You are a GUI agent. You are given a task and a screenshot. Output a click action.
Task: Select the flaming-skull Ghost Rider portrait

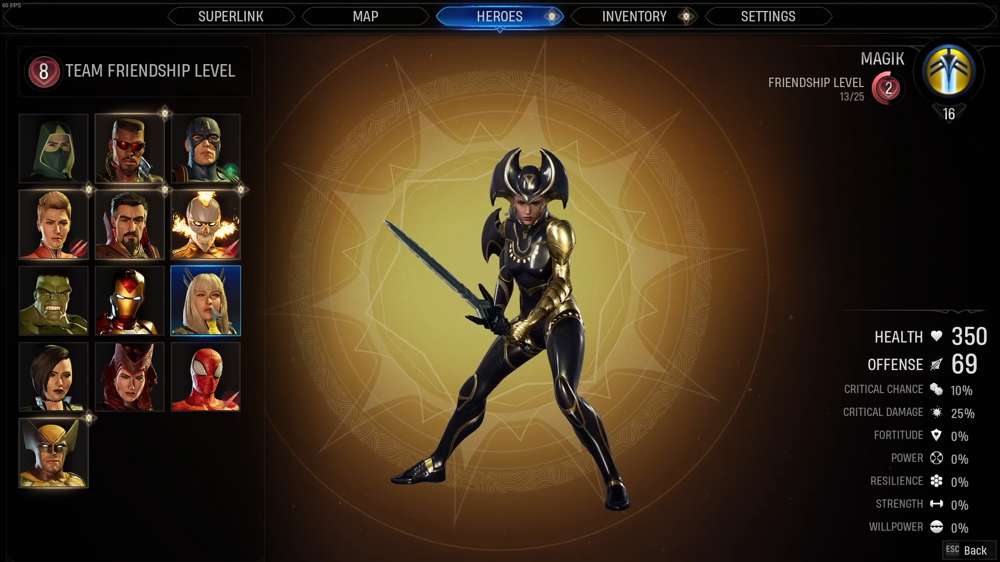point(205,224)
